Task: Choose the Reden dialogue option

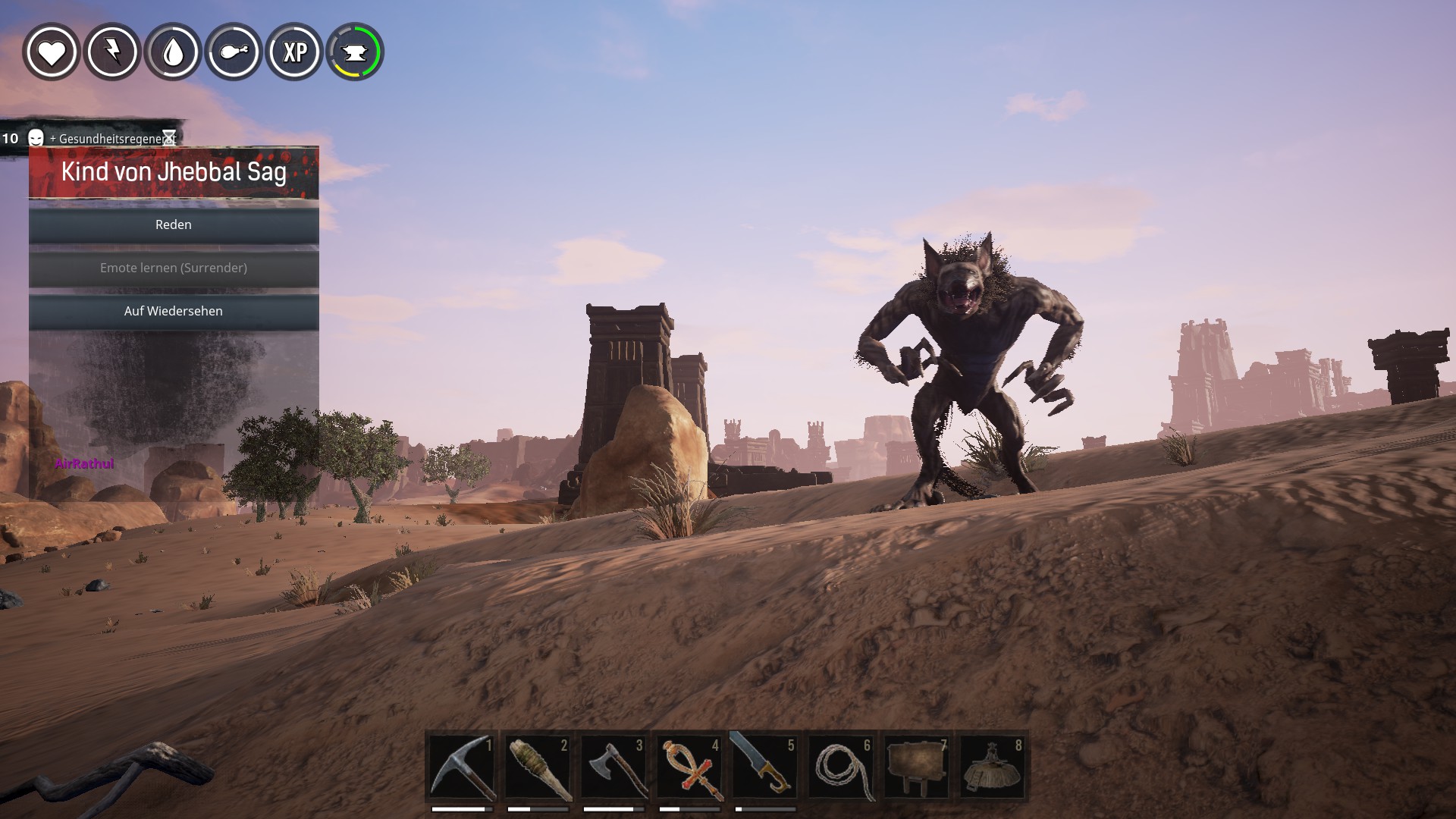Action: (174, 225)
